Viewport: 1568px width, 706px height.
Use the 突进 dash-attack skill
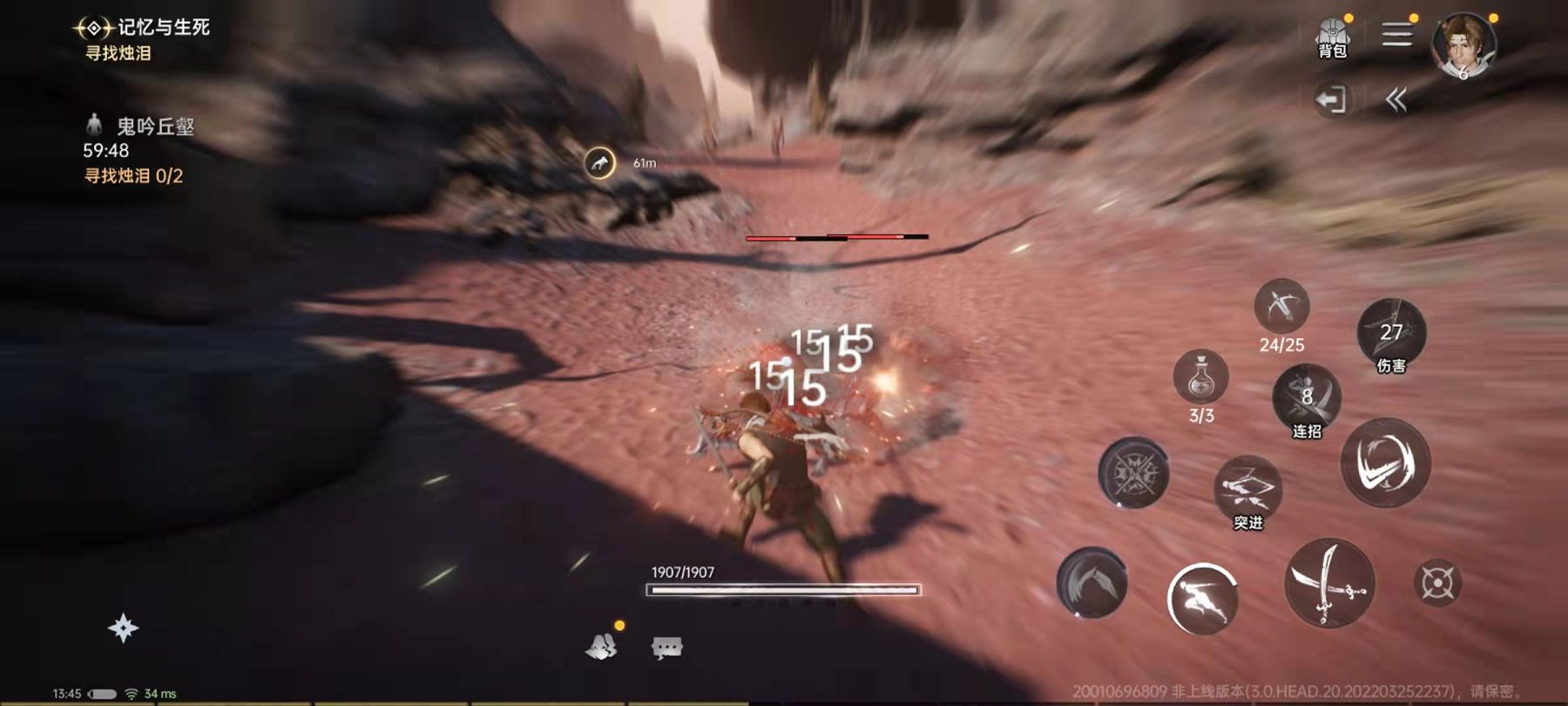1247,489
